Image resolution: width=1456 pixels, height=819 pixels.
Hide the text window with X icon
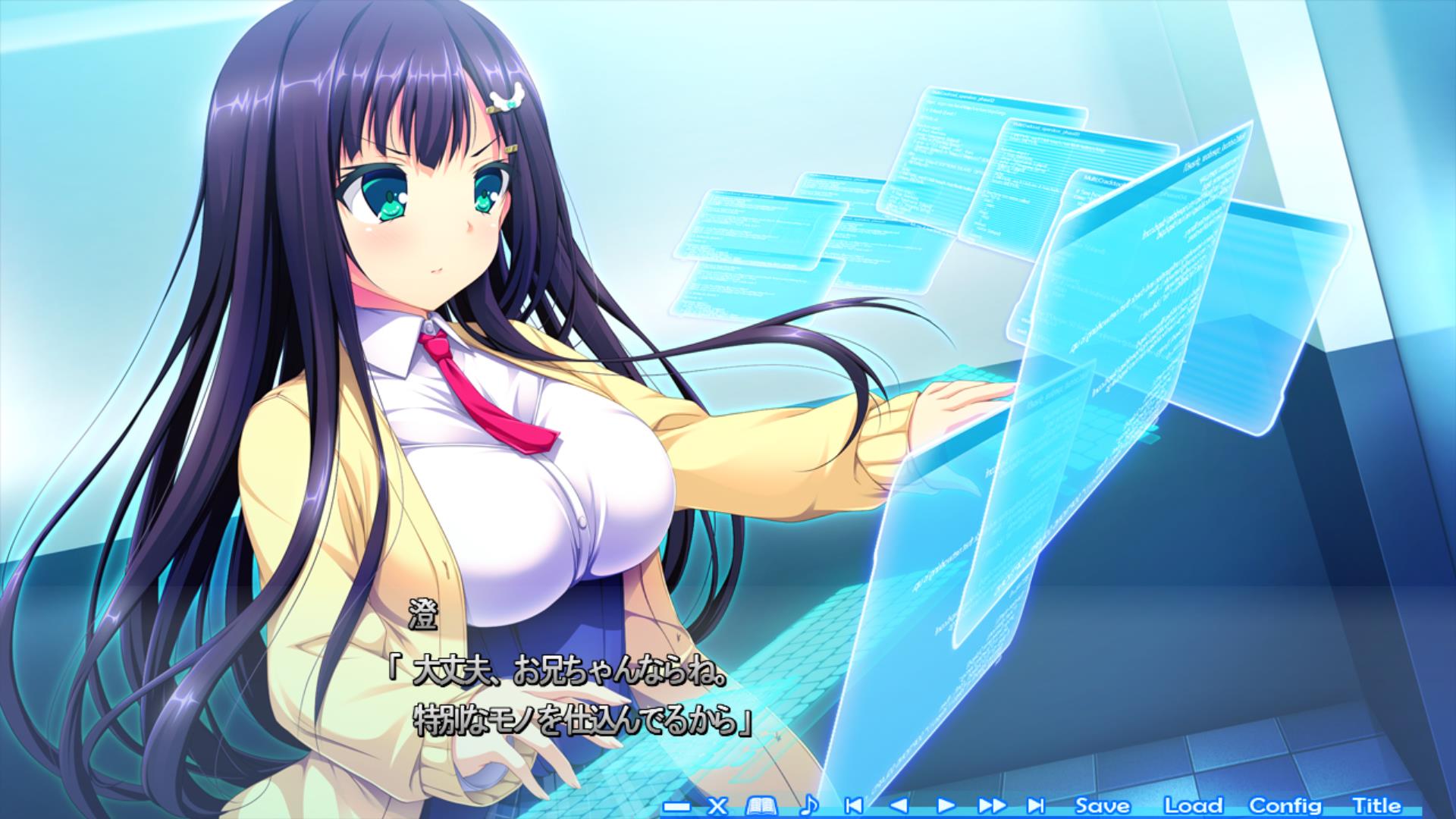717,805
